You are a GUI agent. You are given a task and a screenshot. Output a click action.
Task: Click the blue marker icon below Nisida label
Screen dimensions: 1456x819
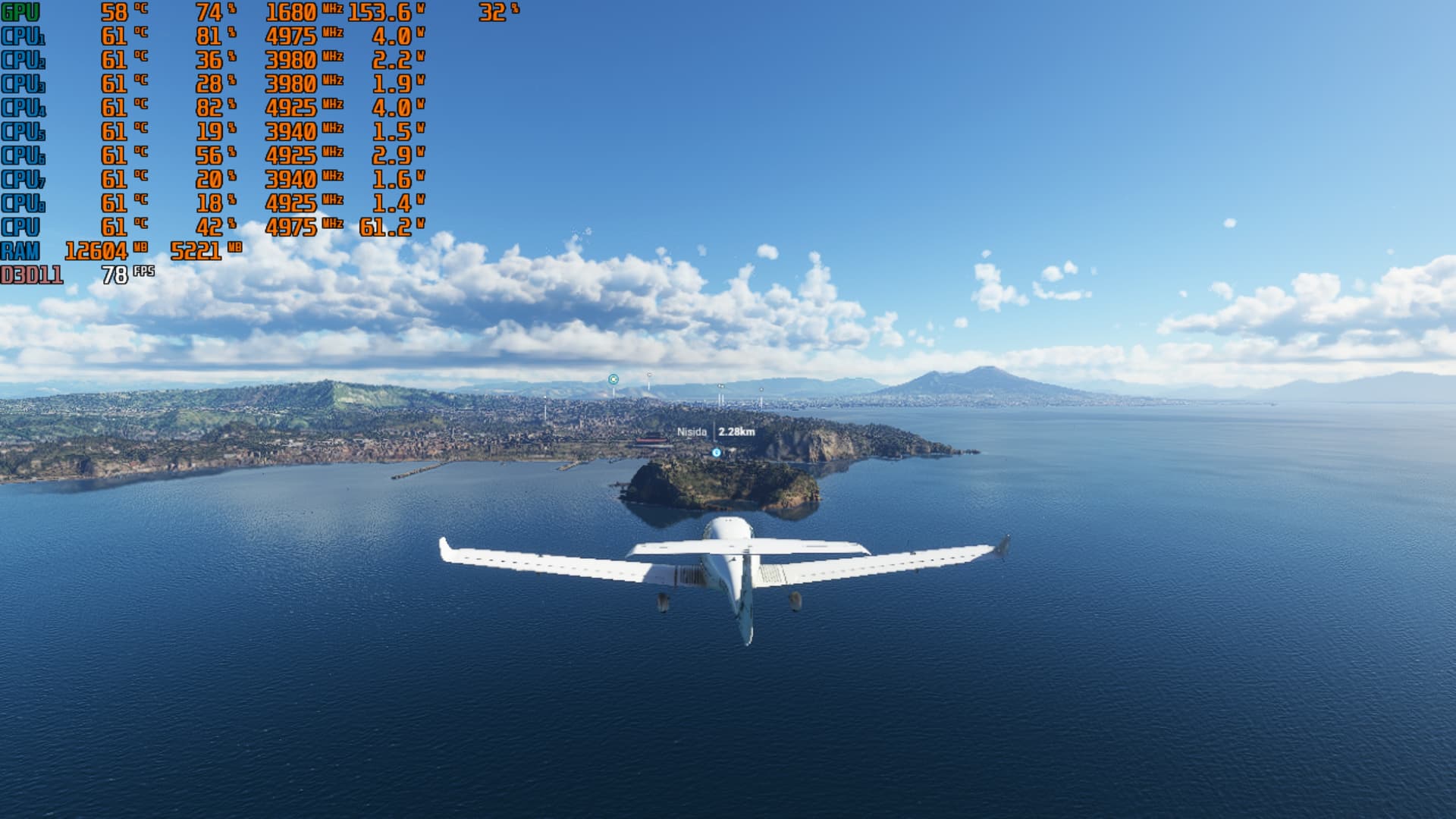[717, 453]
